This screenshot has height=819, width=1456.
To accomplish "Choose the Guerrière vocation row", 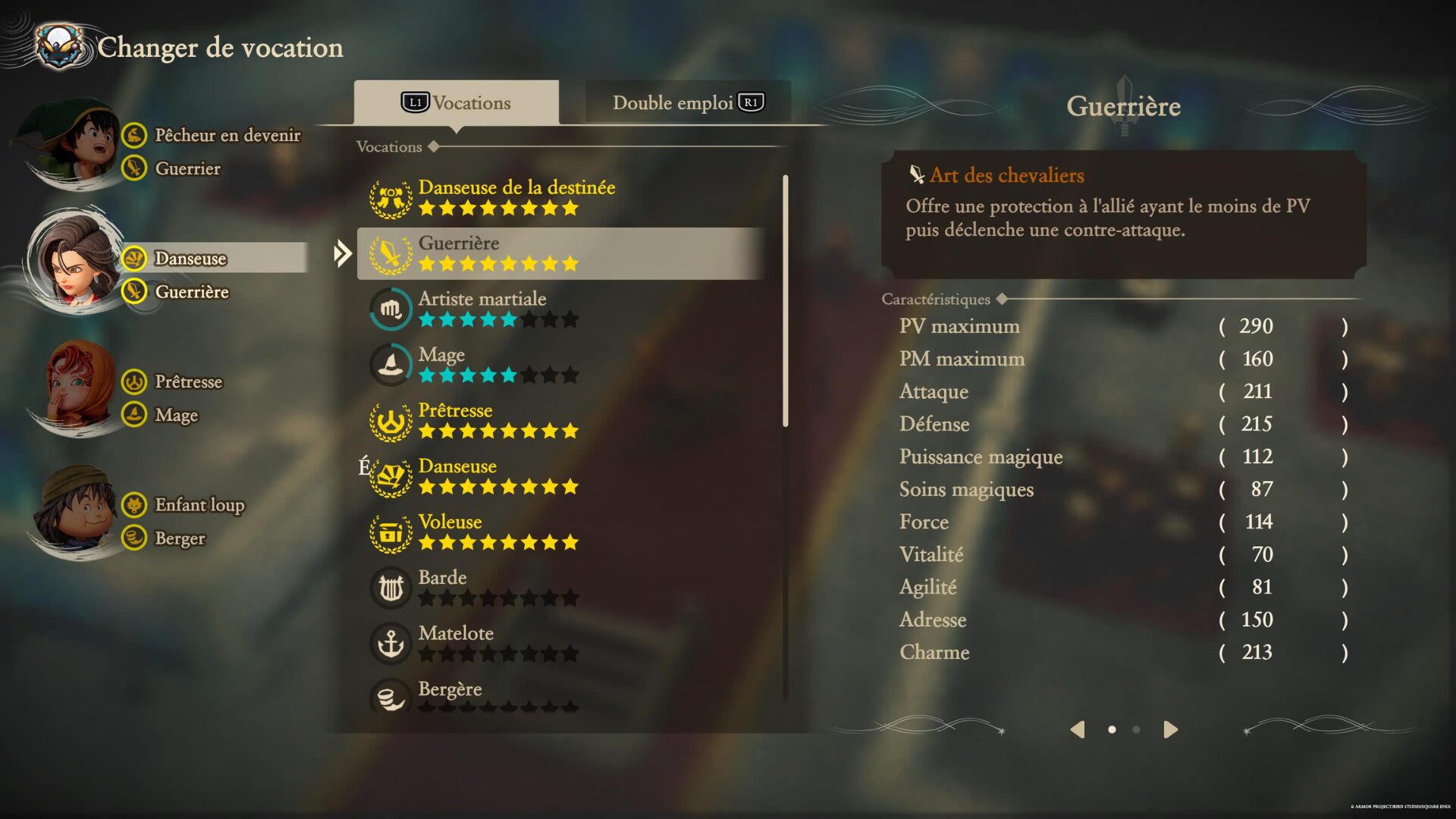I will tap(560, 253).
